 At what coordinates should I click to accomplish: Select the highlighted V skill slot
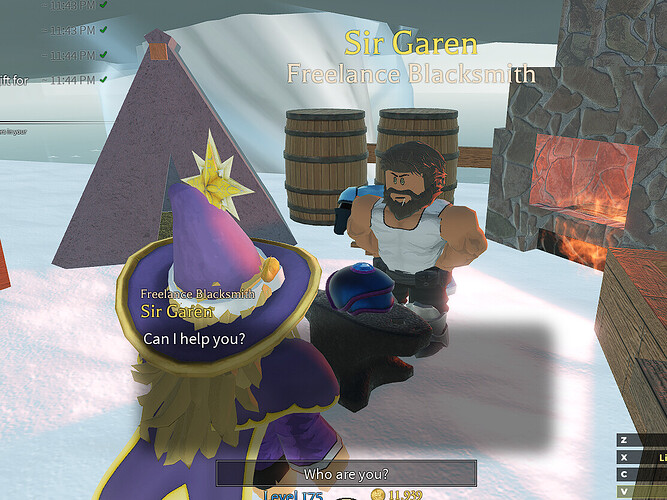coord(624,491)
